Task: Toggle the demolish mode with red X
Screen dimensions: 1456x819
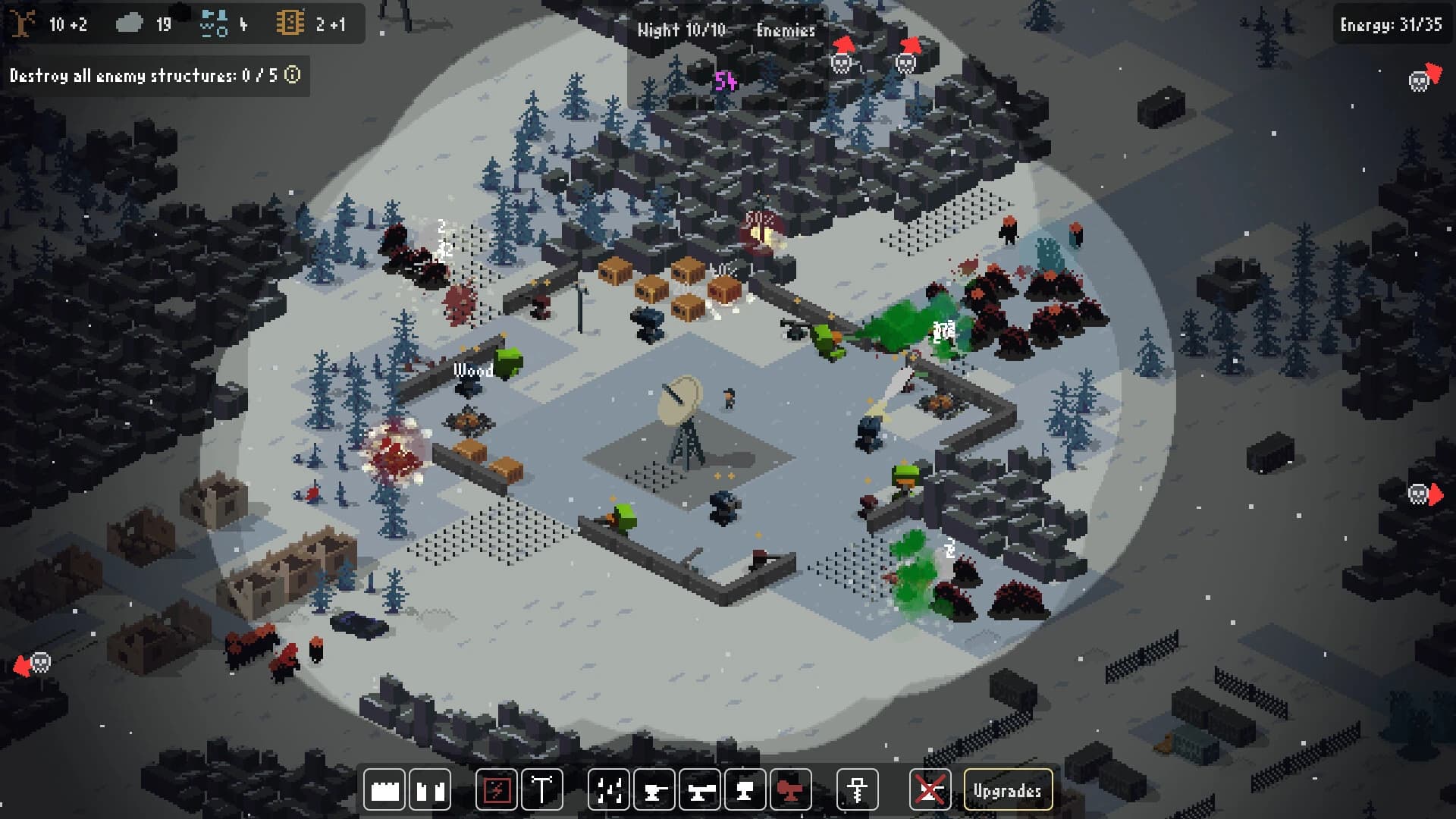Action: point(932,789)
